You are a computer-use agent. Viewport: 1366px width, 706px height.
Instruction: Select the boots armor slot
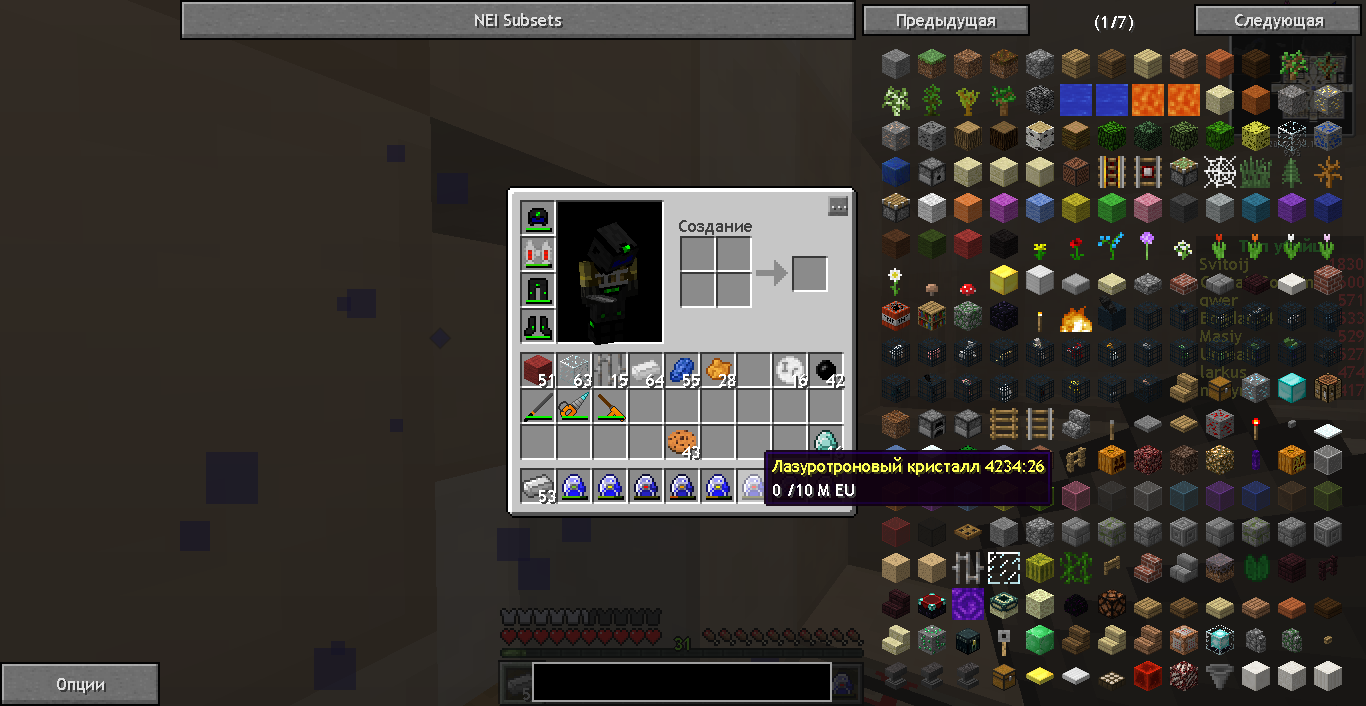point(538,326)
